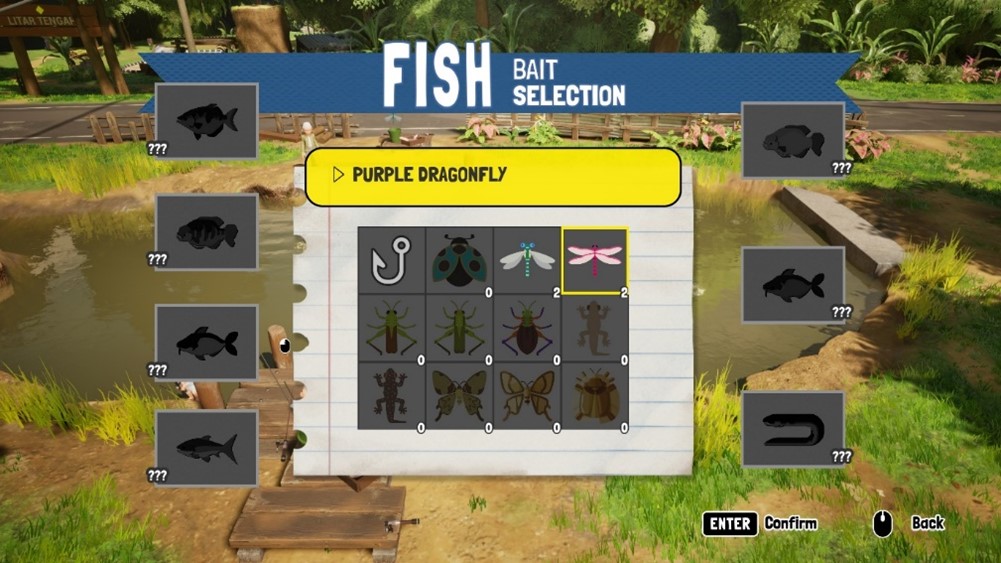Choose the tan round beetle bait
1001x563 pixels.
click(595, 396)
